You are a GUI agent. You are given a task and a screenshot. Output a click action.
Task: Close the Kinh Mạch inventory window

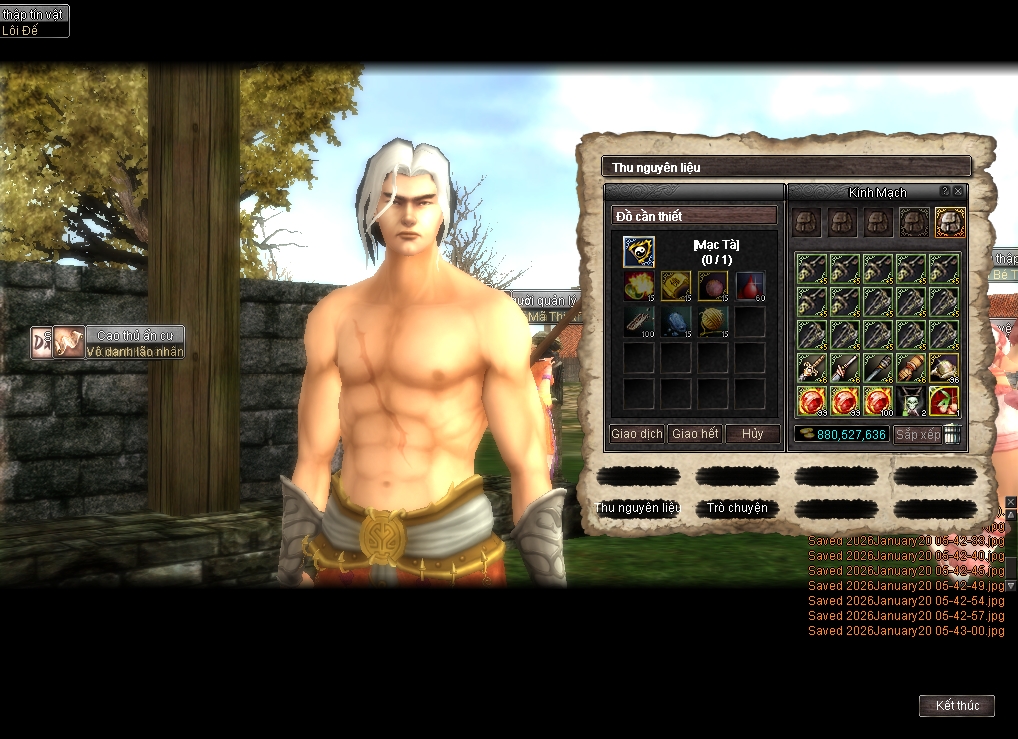pos(958,191)
